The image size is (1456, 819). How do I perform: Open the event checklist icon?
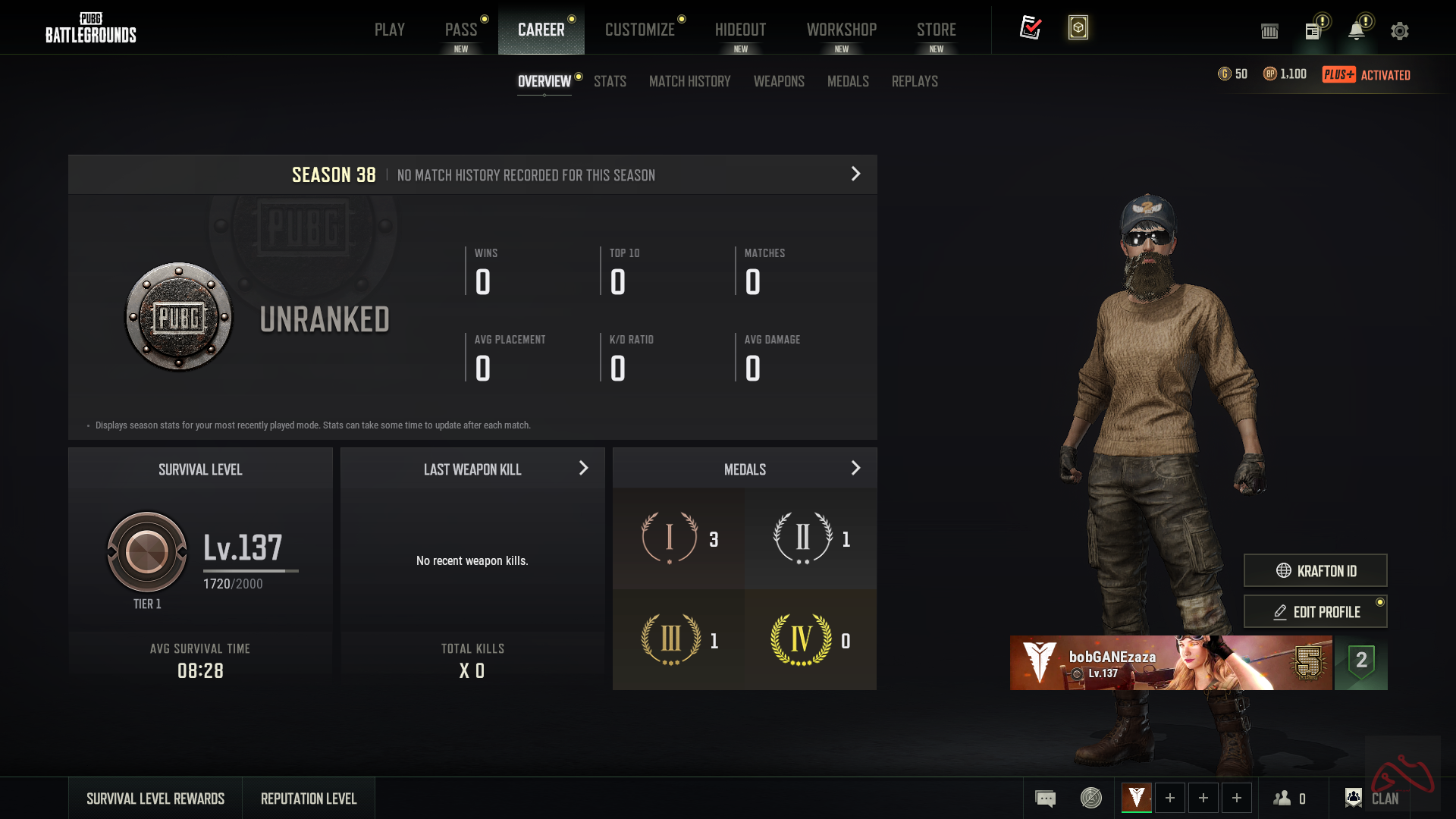1031,27
